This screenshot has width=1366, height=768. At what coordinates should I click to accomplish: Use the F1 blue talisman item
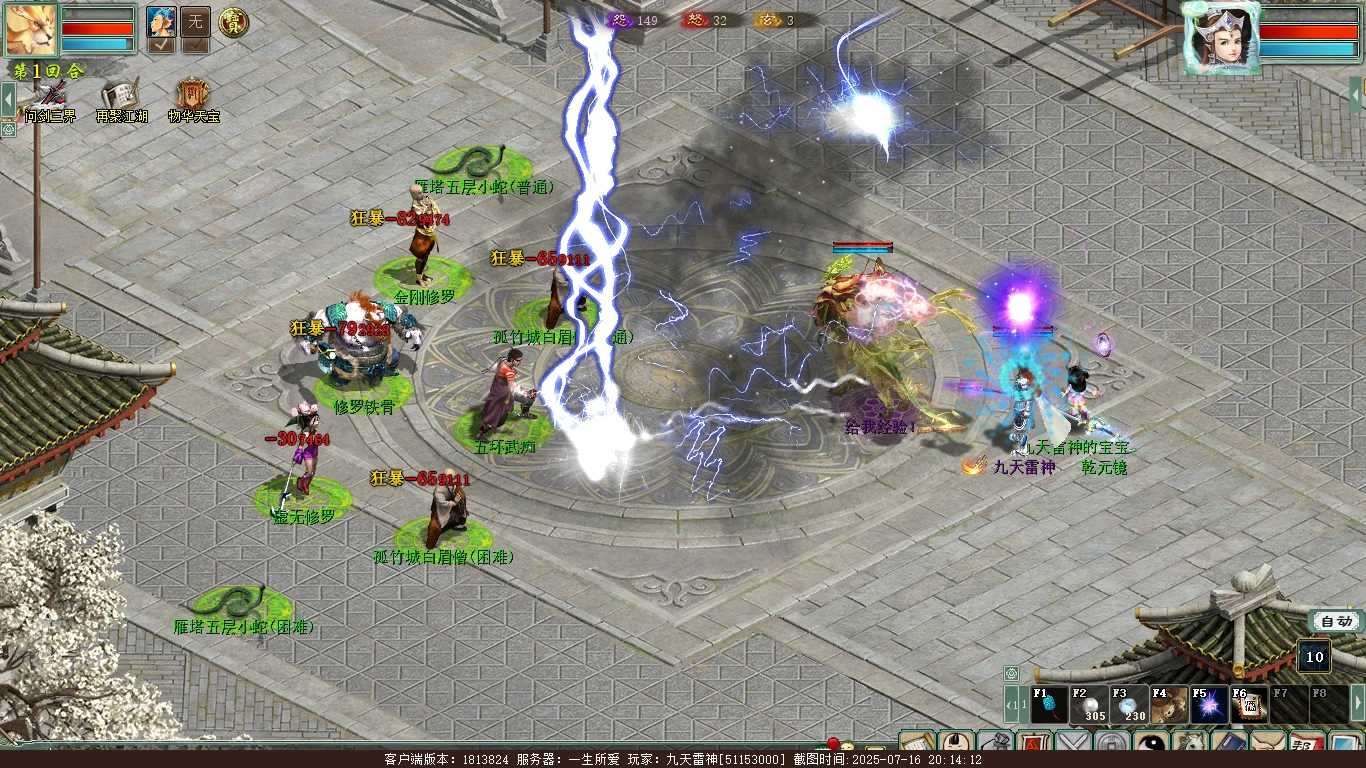click(1049, 704)
